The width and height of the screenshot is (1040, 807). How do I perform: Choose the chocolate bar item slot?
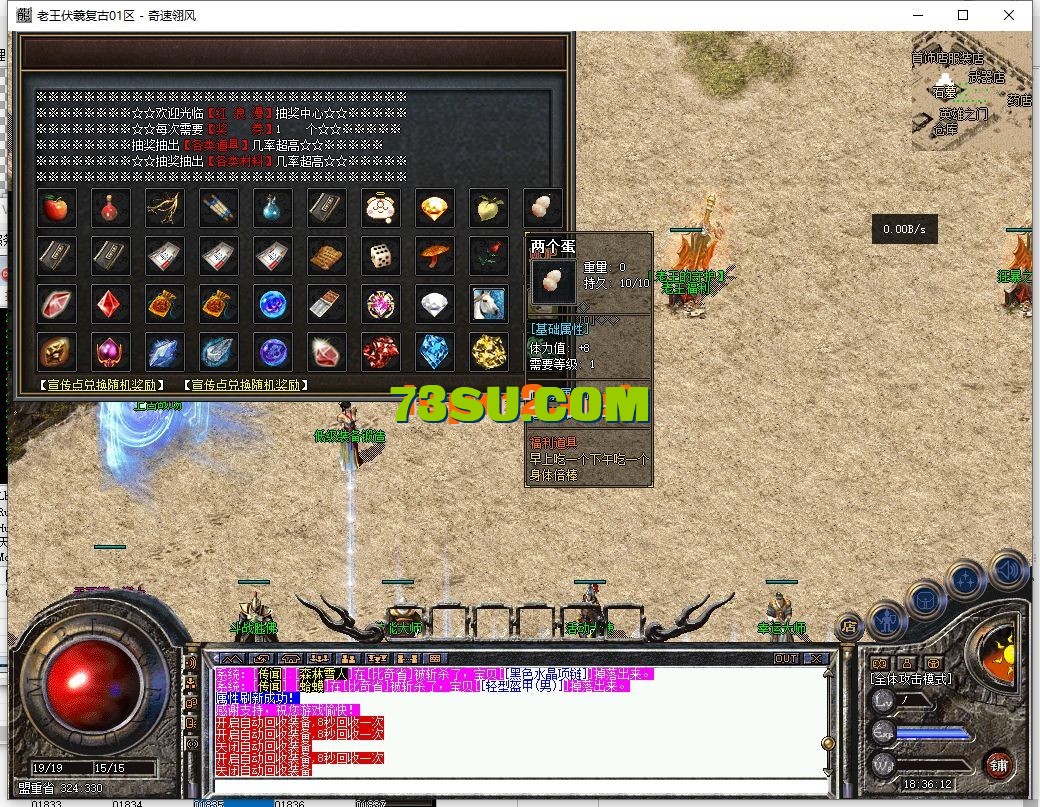click(x=327, y=303)
